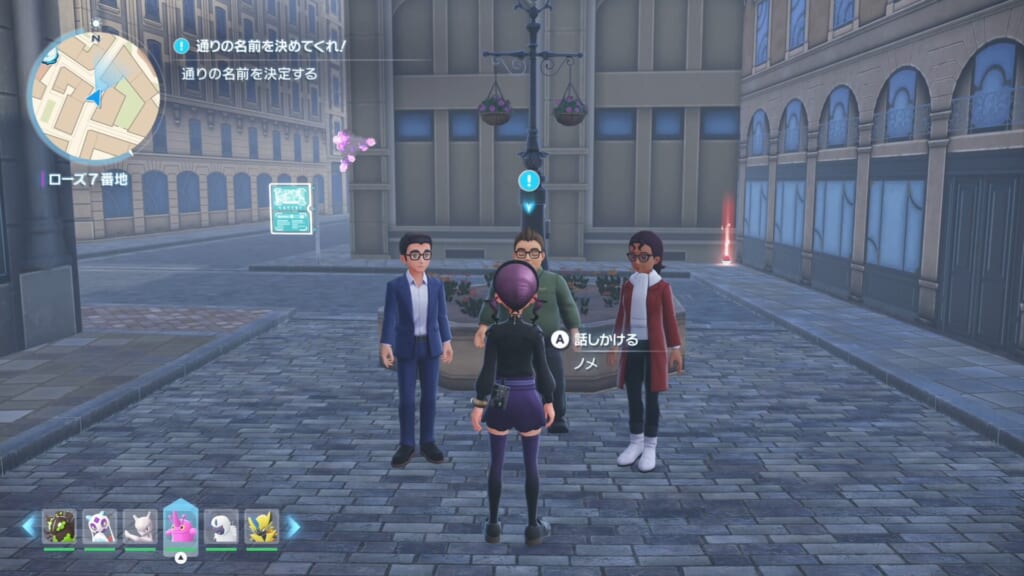Click the right arrow of the party bar
Image resolution: width=1024 pixels, height=576 pixels.
[x=292, y=526]
